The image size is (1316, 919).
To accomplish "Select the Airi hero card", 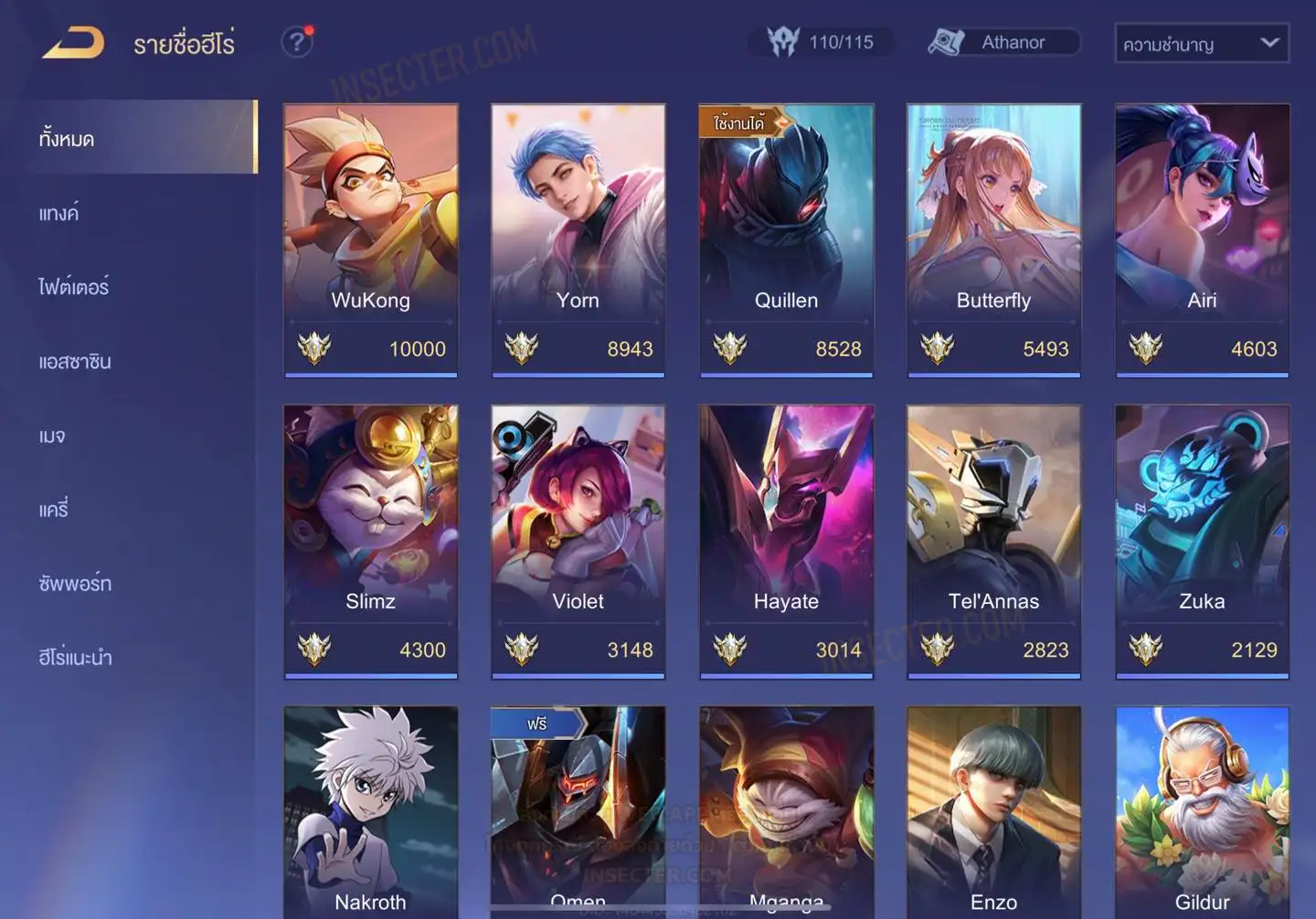I will pyautogui.click(x=1202, y=239).
